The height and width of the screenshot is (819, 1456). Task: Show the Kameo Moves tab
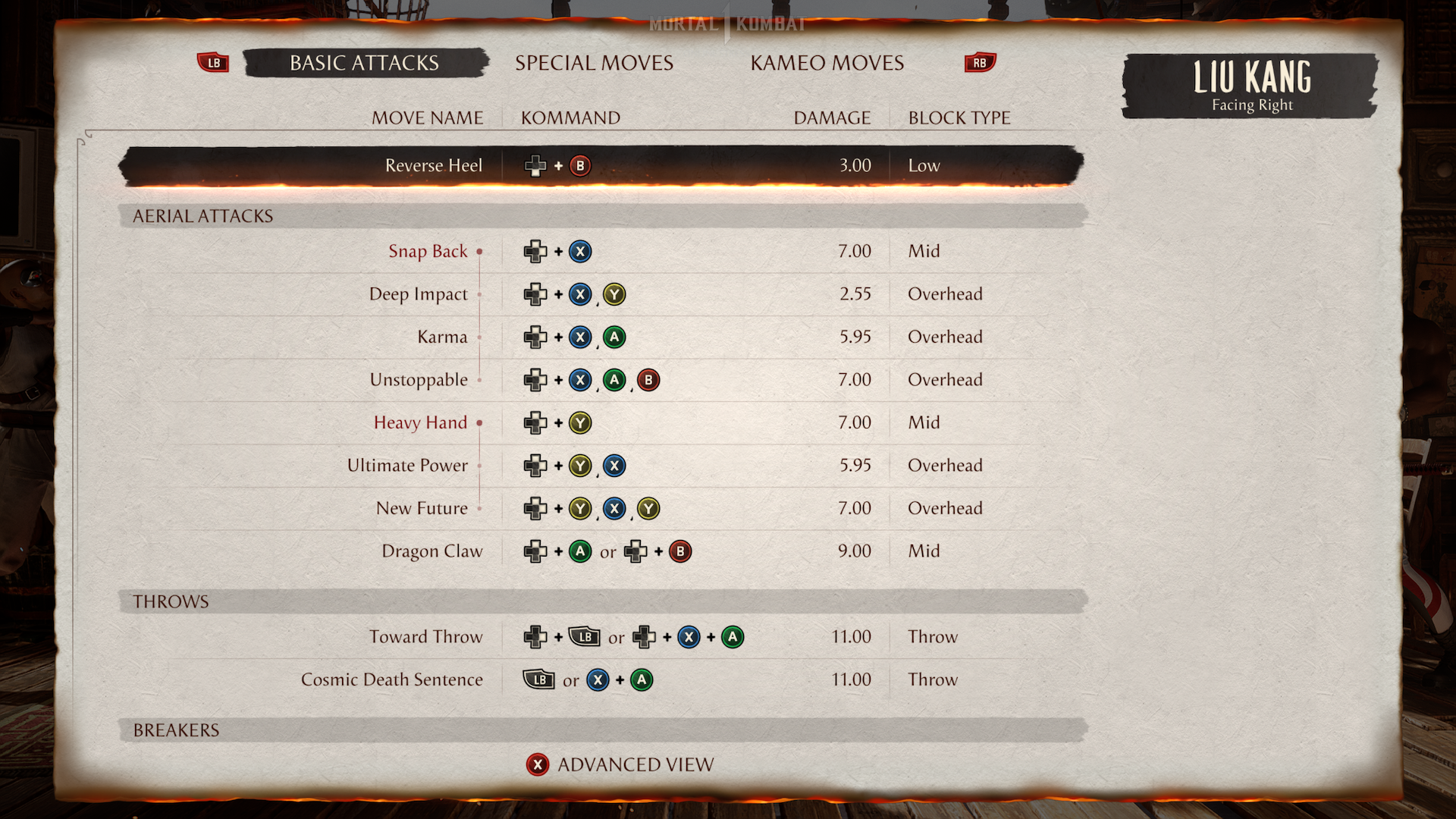point(827,63)
